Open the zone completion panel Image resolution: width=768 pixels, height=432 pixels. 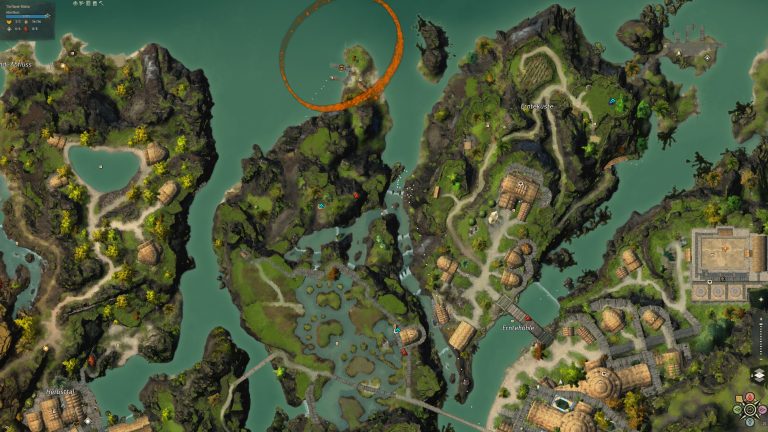[x=29, y=18]
